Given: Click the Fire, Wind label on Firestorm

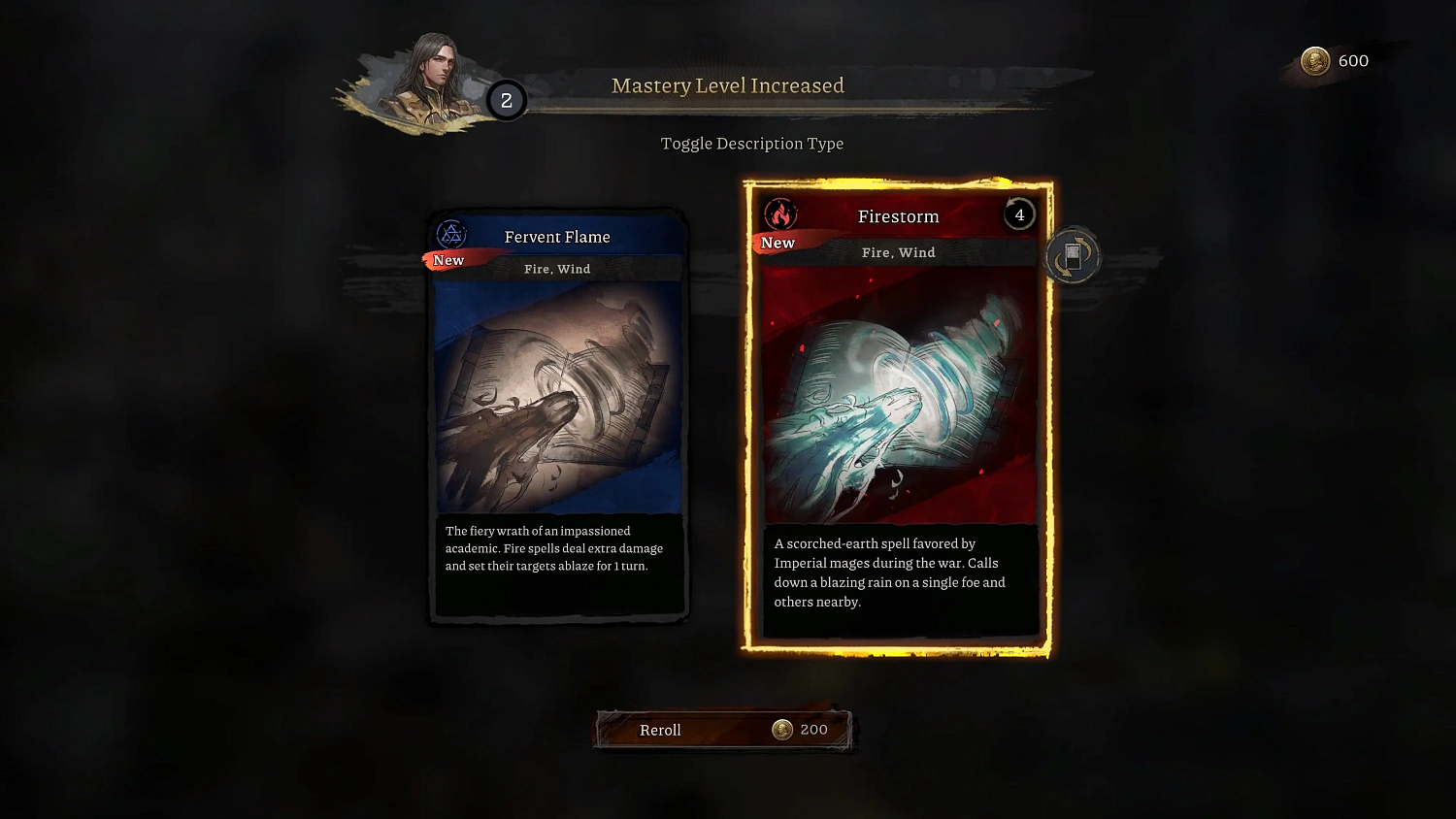Looking at the screenshot, I should pyautogui.click(x=897, y=252).
